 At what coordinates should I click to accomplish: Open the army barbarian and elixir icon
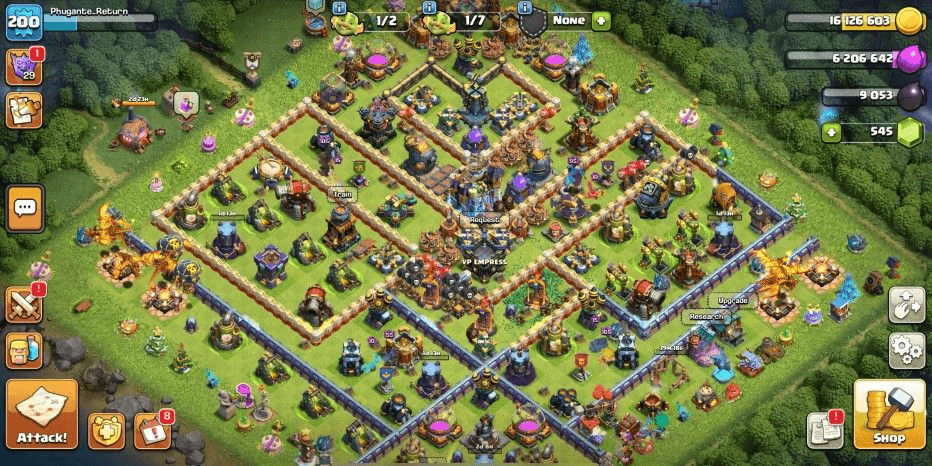[x=24, y=351]
